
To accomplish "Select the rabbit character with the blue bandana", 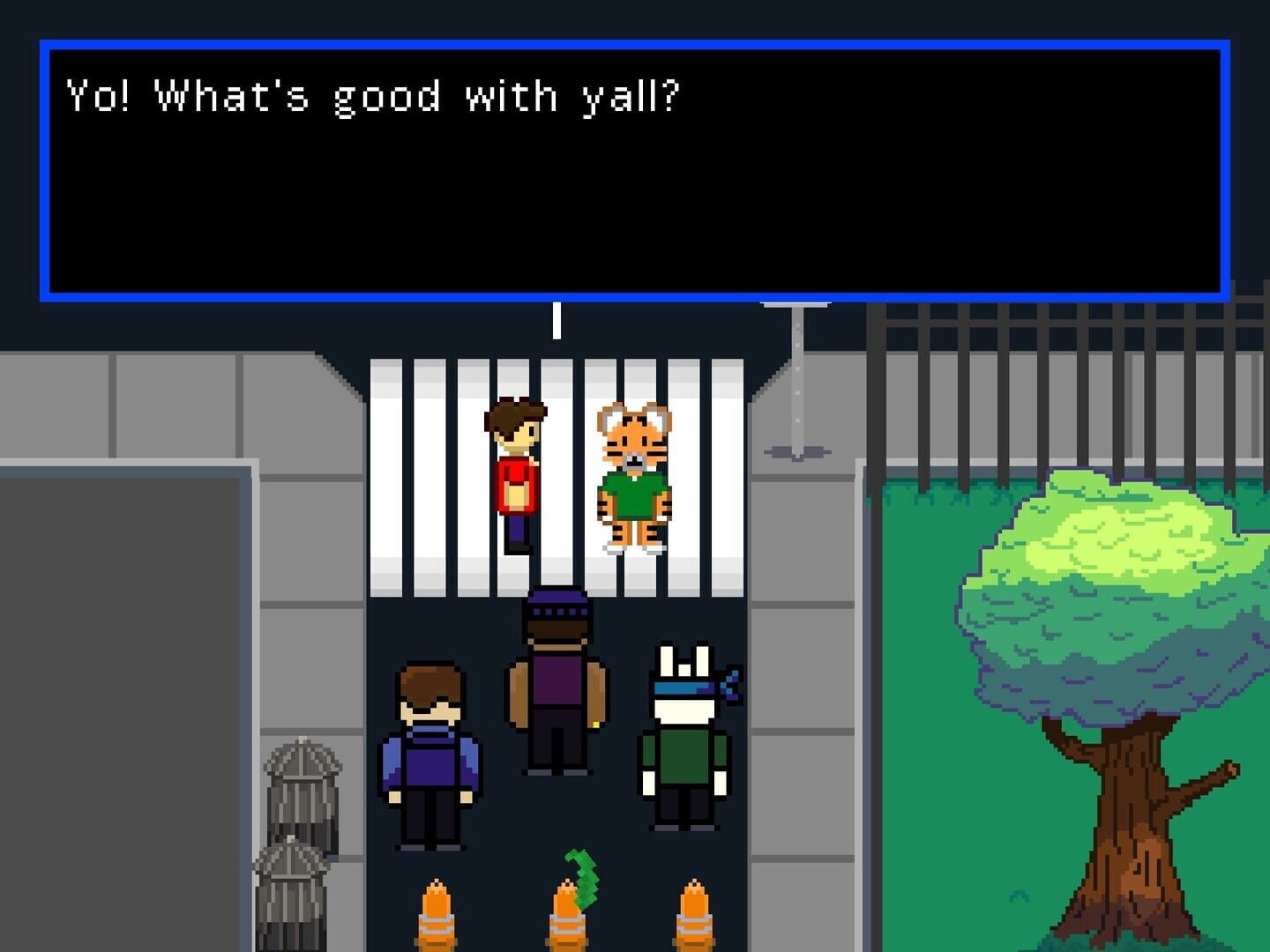I will click(684, 740).
